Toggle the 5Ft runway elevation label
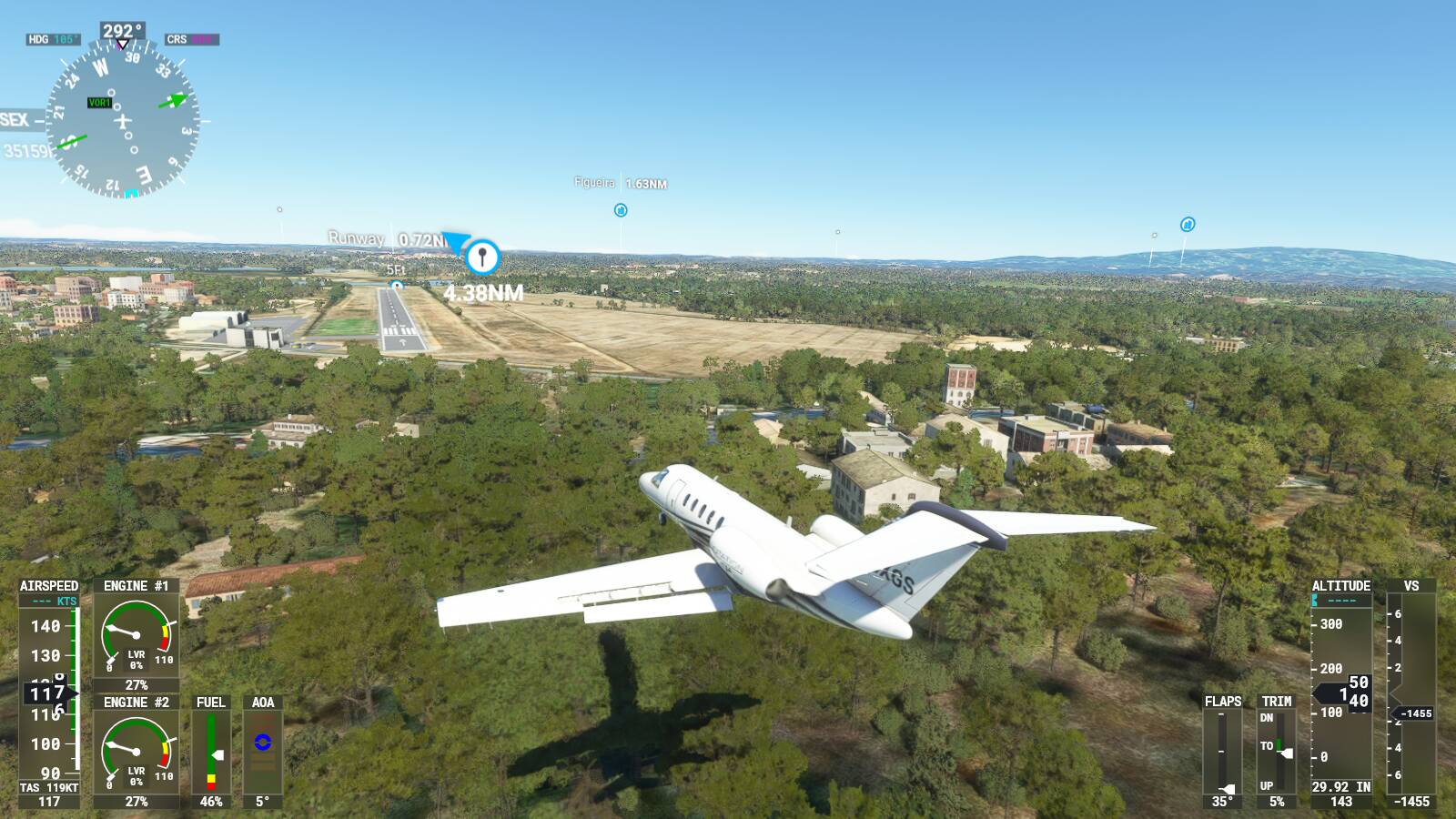Viewport: 1456px width, 819px height. (x=399, y=270)
